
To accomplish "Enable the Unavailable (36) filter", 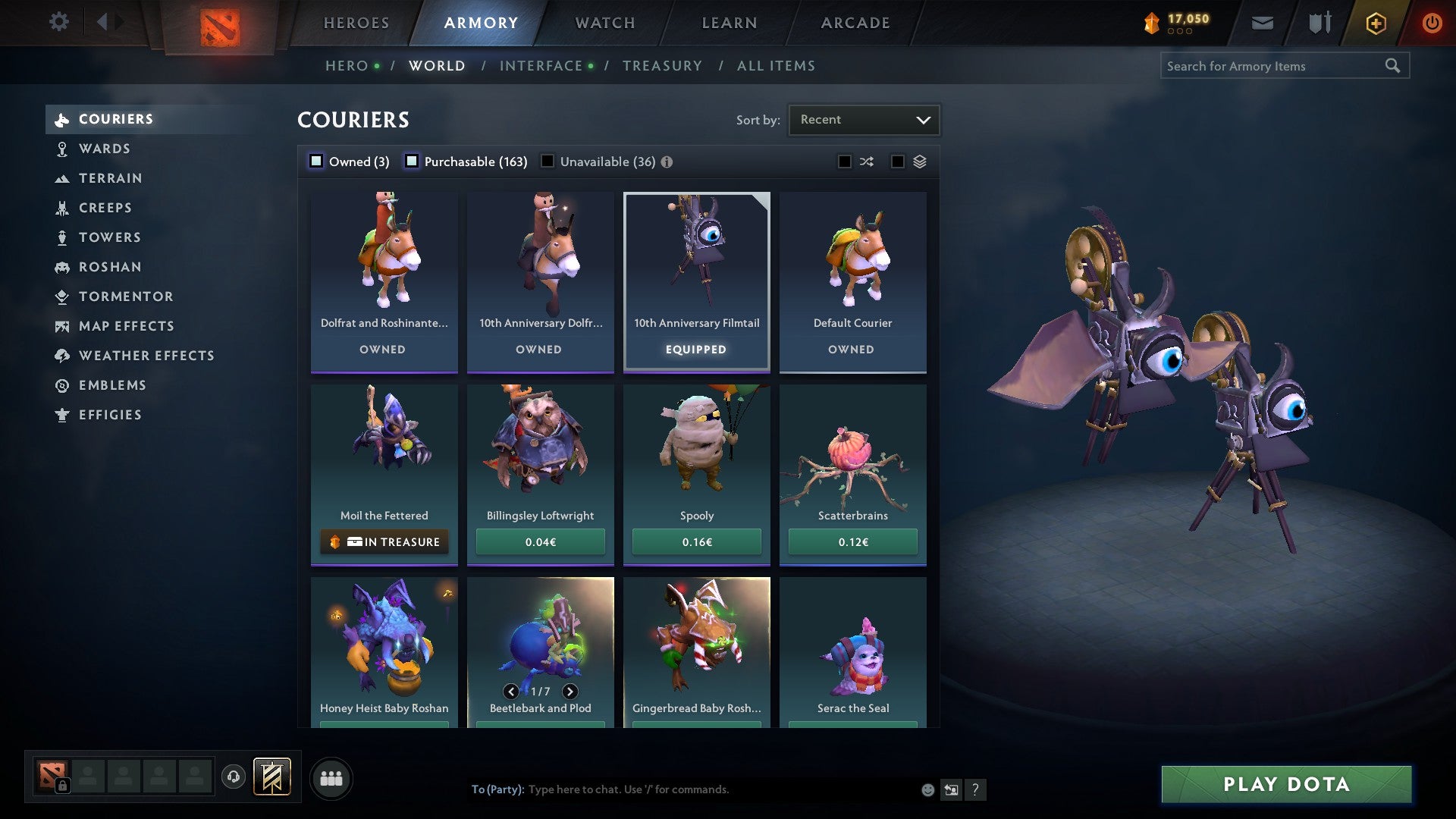I will (x=548, y=162).
